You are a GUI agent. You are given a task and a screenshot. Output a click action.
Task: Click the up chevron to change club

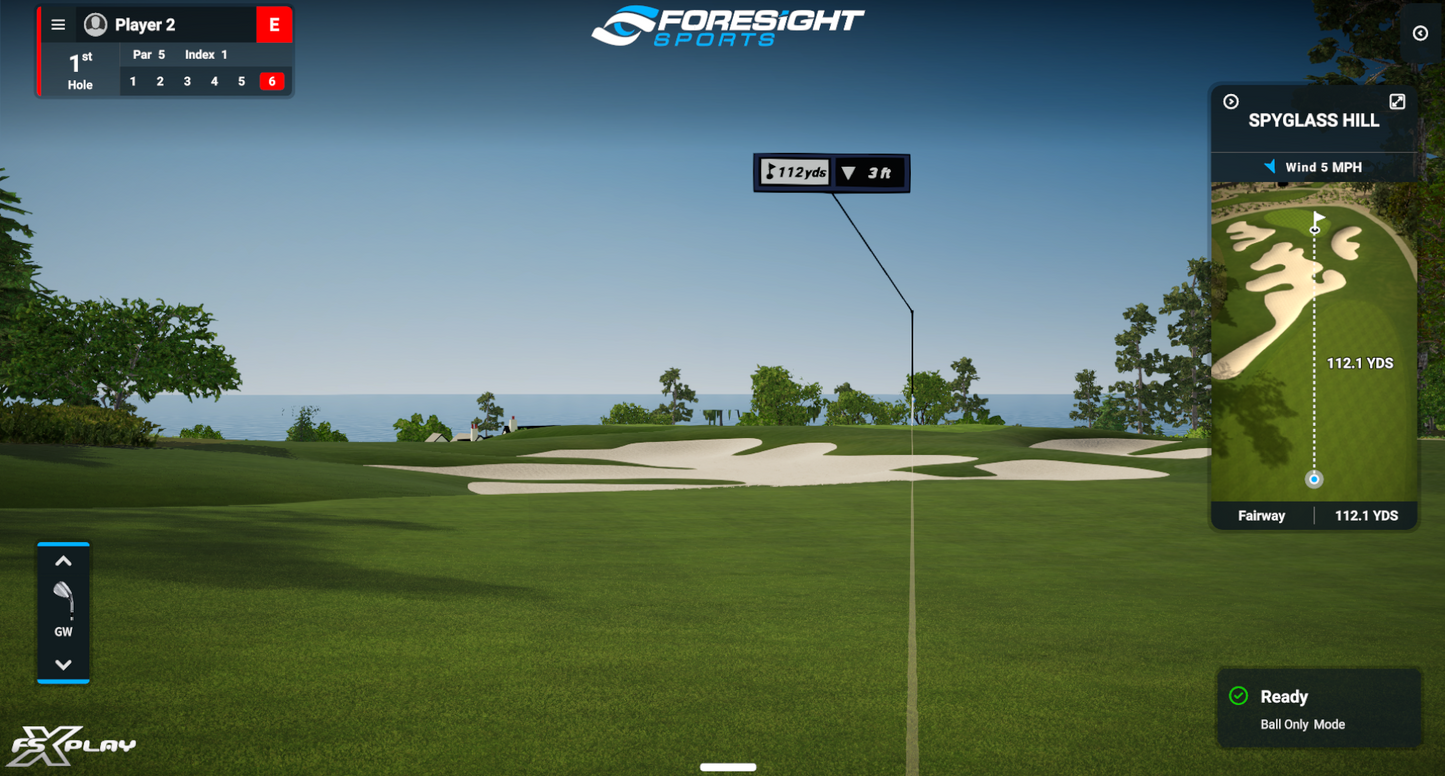(x=63, y=561)
